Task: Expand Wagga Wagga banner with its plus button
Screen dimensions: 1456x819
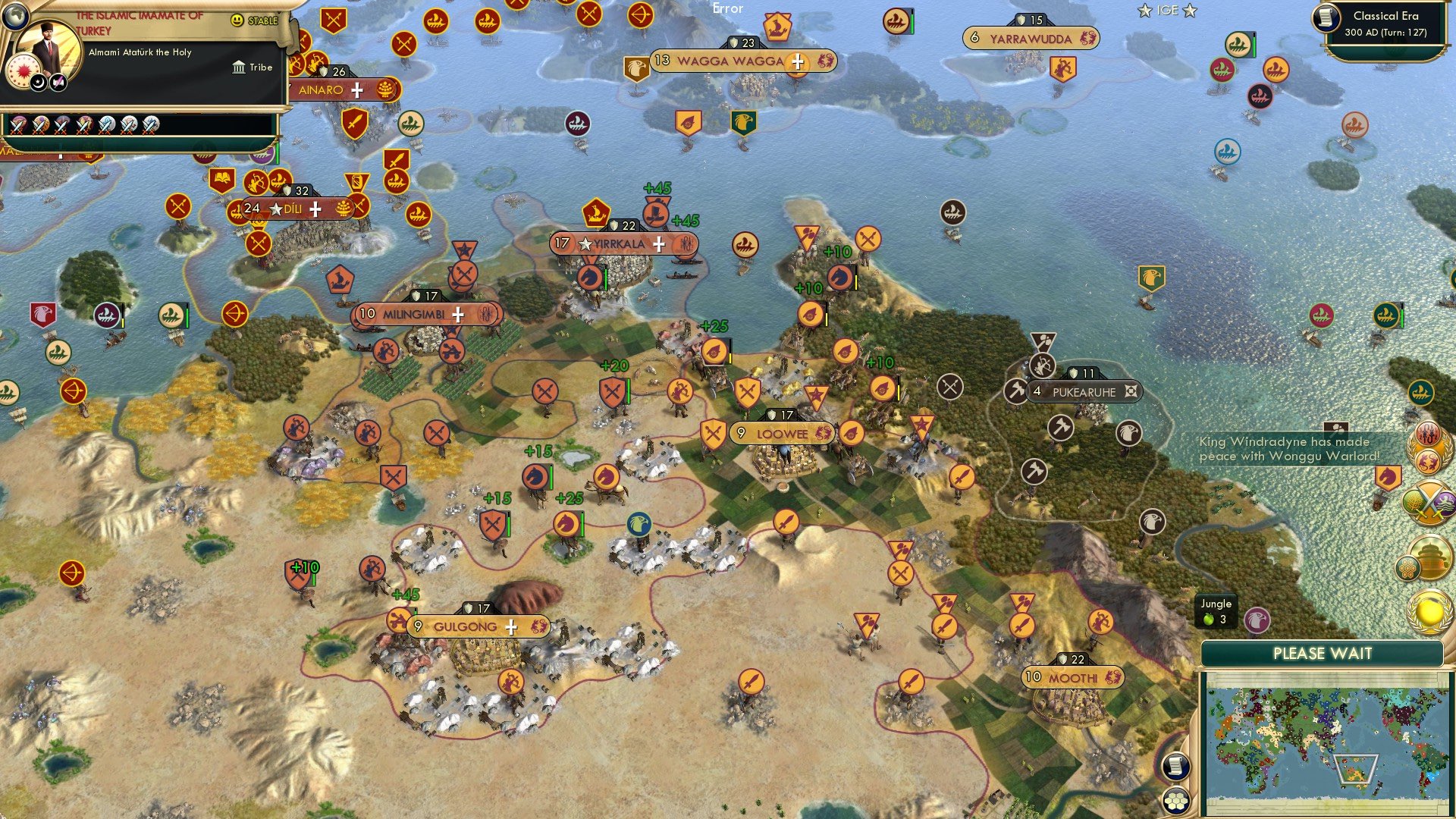Action: tap(796, 64)
